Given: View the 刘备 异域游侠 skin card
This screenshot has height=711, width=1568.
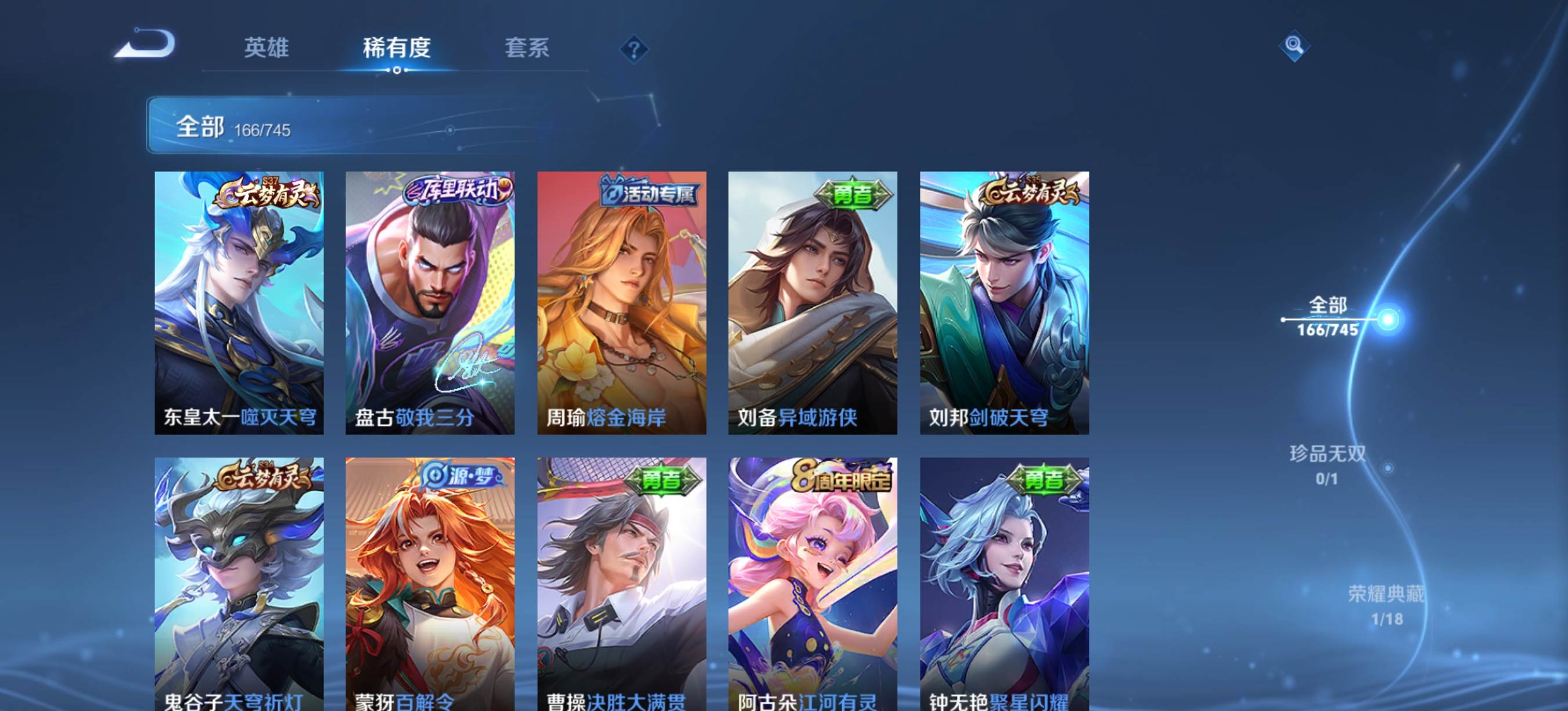Looking at the screenshot, I should (812, 303).
